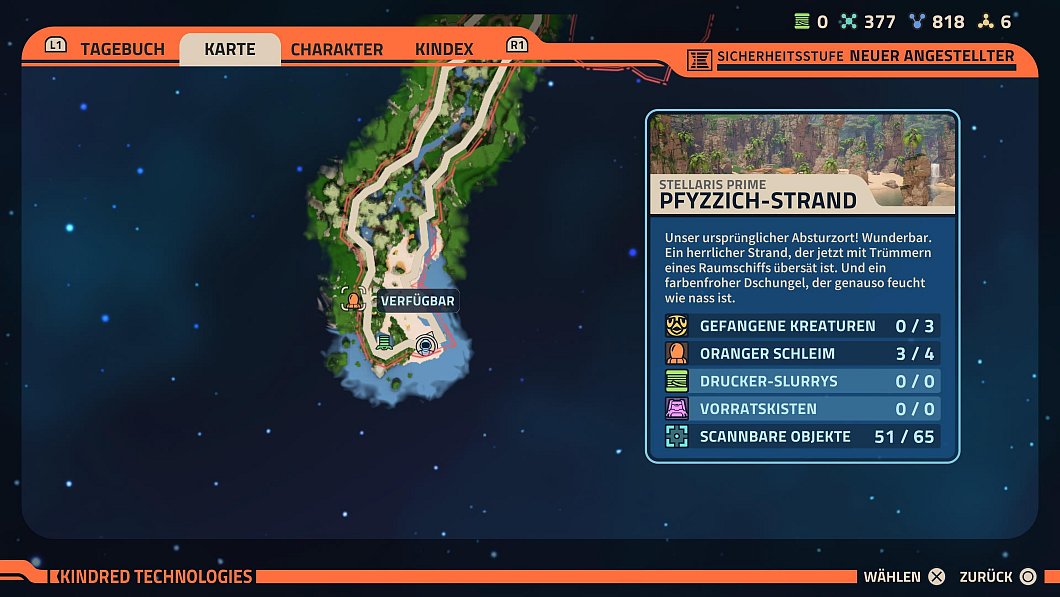The width and height of the screenshot is (1060, 597).
Task: Select the orange slime map marker
Action: pyautogui.click(x=352, y=299)
